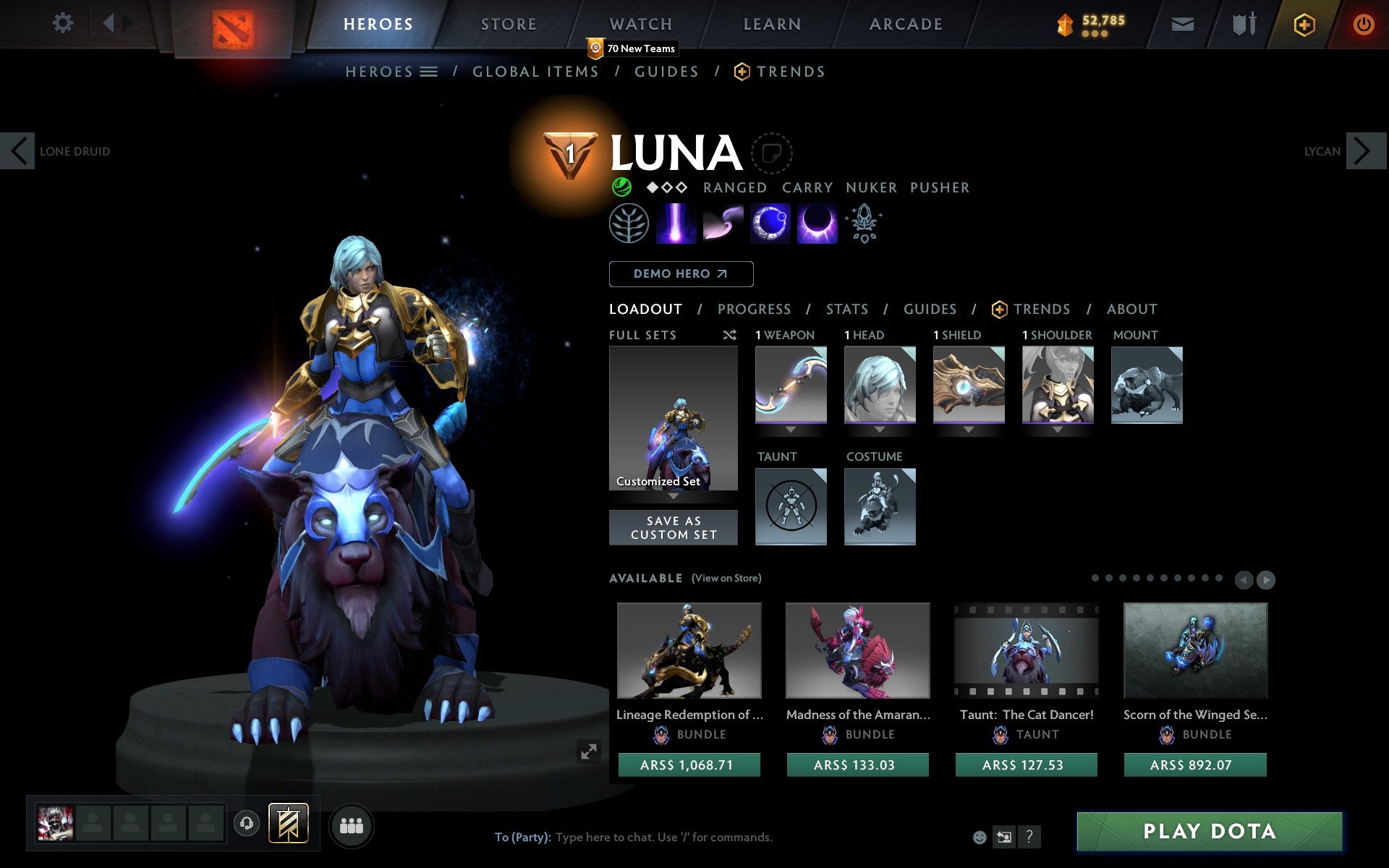Open the WATCH menu
The image size is (1389, 868).
pyautogui.click(x=640, y=24)
